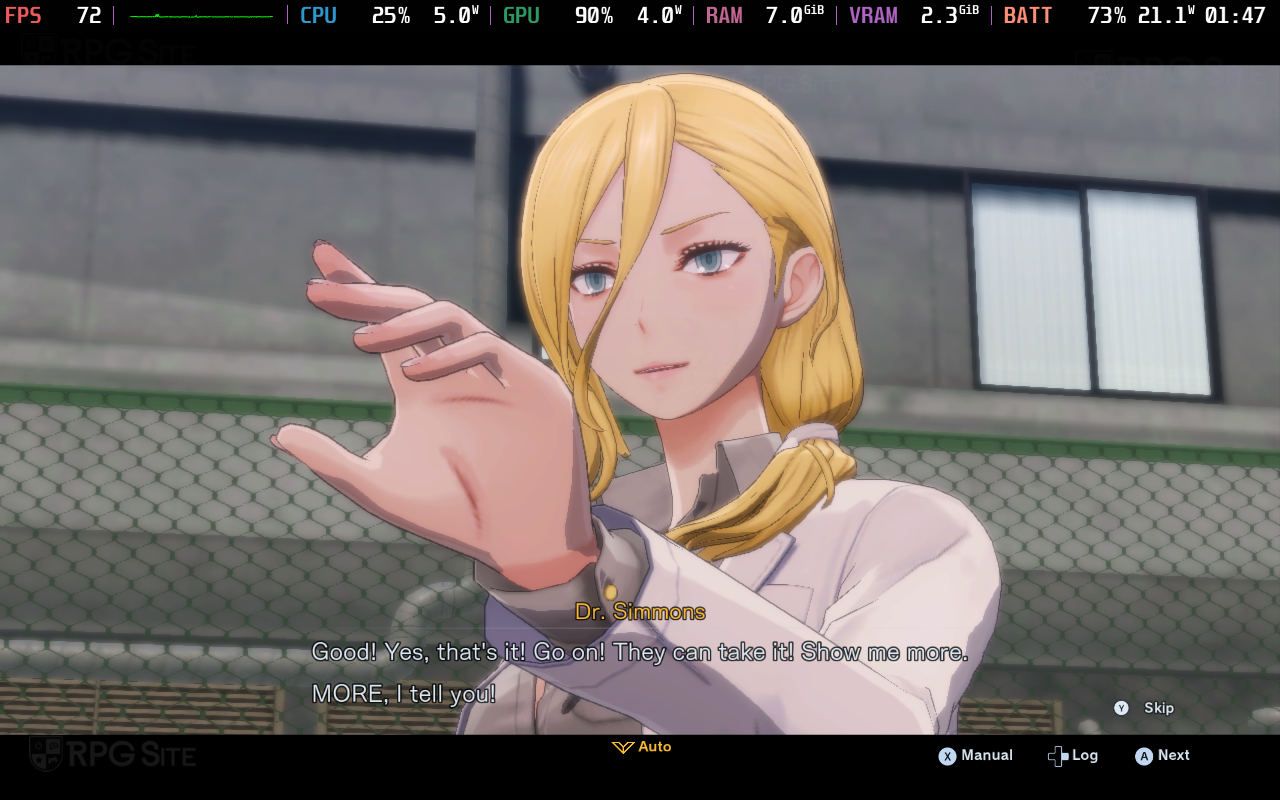This screenshot has height=800, width=1280.
Task: Switch dialogue to Manual mode
Action: pos(975,756)
